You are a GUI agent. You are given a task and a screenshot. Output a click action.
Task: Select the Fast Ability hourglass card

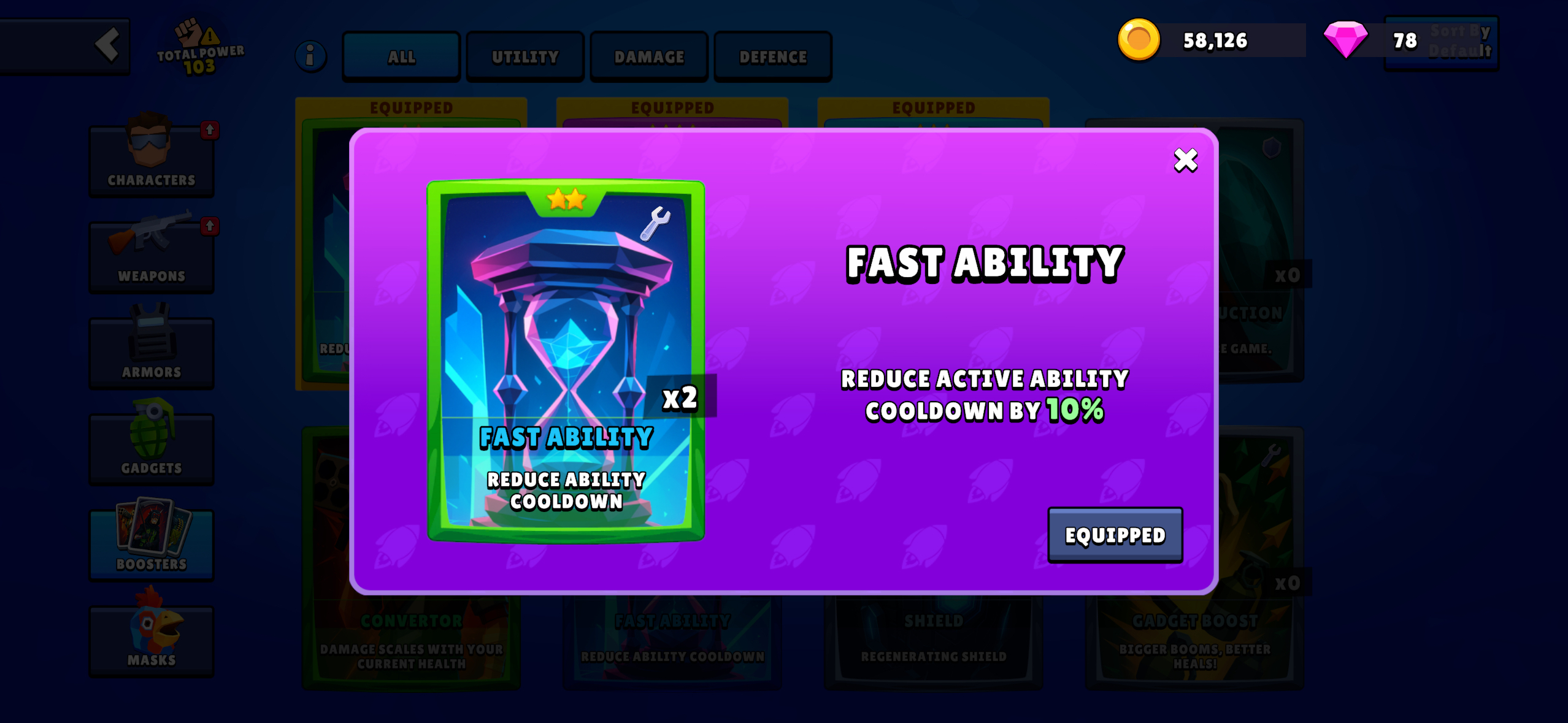pos(566,361)
